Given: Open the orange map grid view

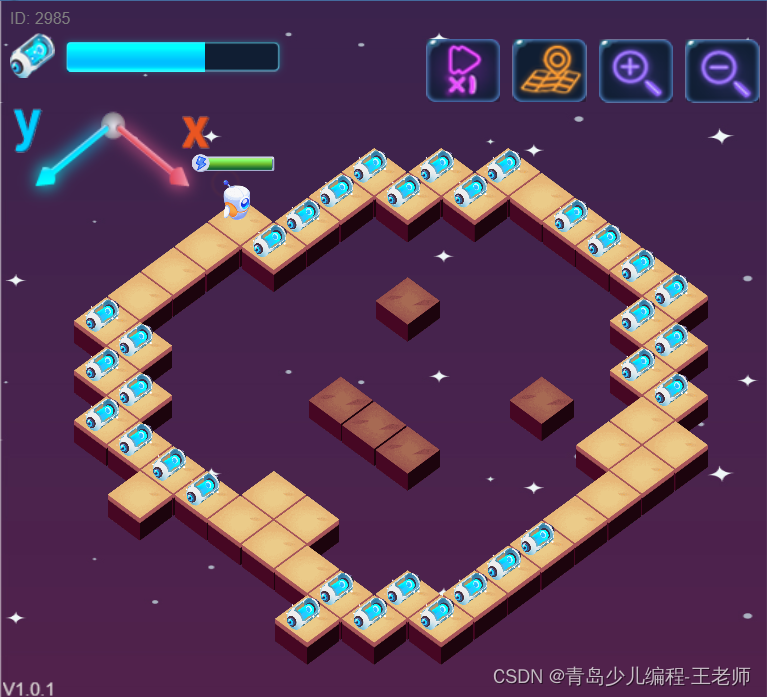Looking at the screenshot, I should (549, 70).
